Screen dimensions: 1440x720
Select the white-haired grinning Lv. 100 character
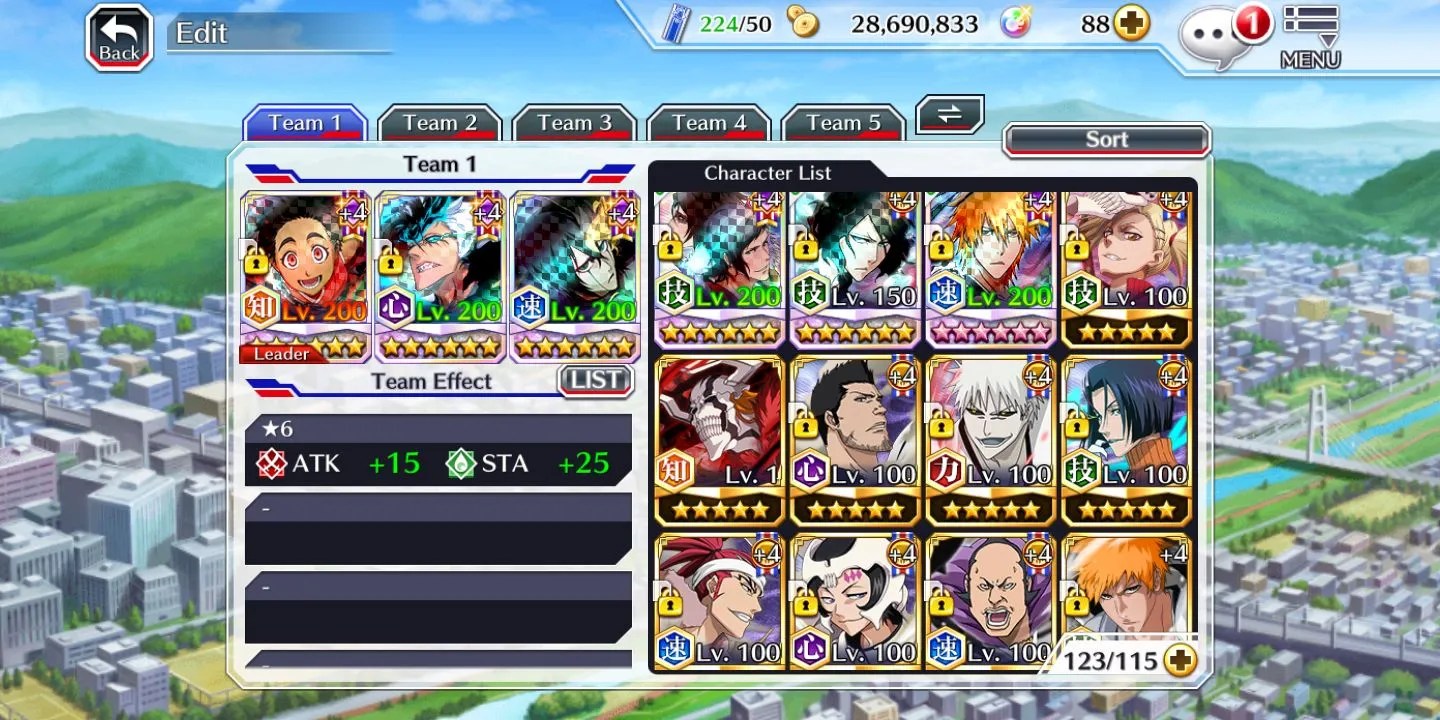(991, 440)
